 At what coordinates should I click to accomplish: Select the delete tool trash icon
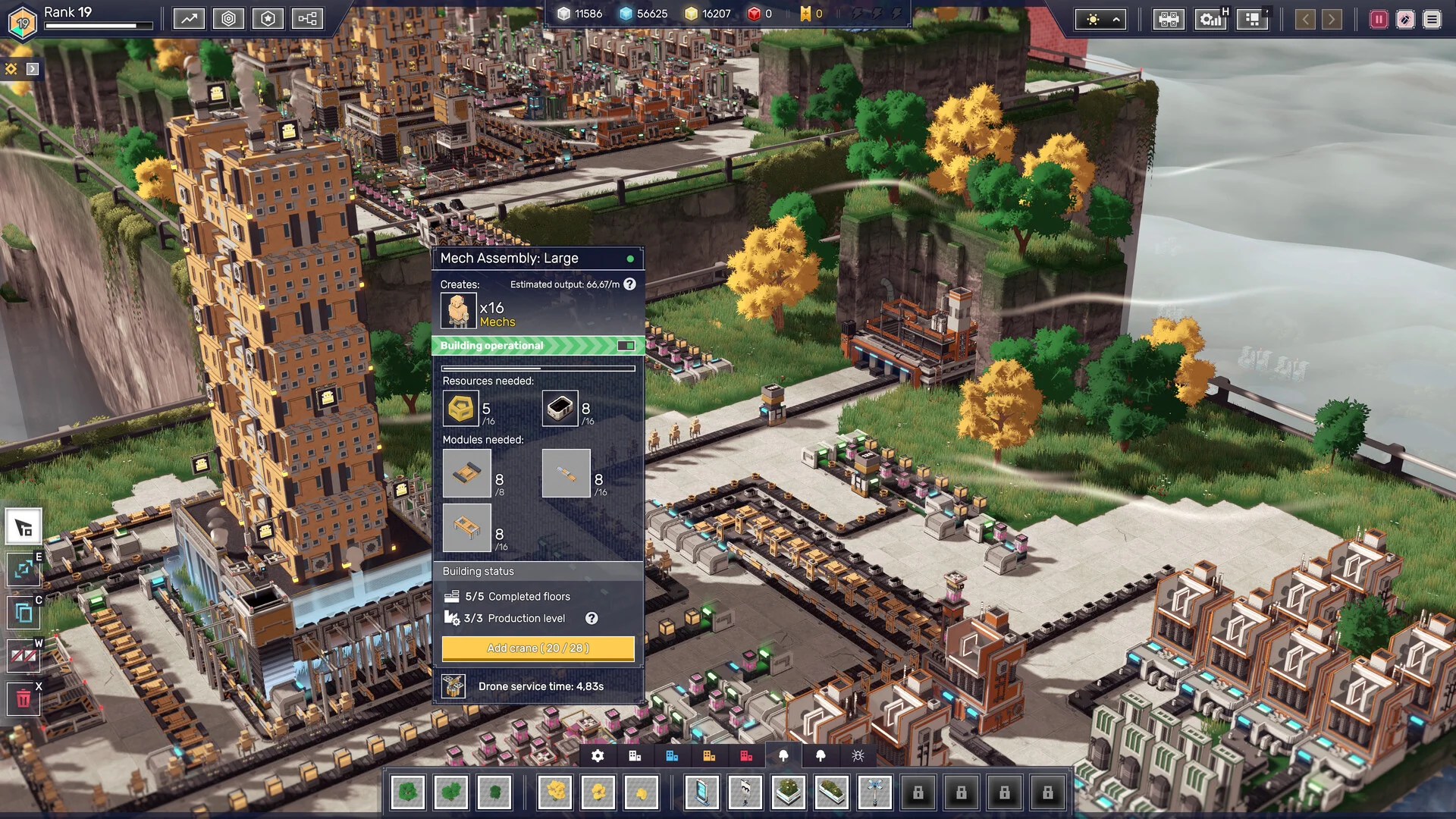pyautogui.click(x=24, y=698)
